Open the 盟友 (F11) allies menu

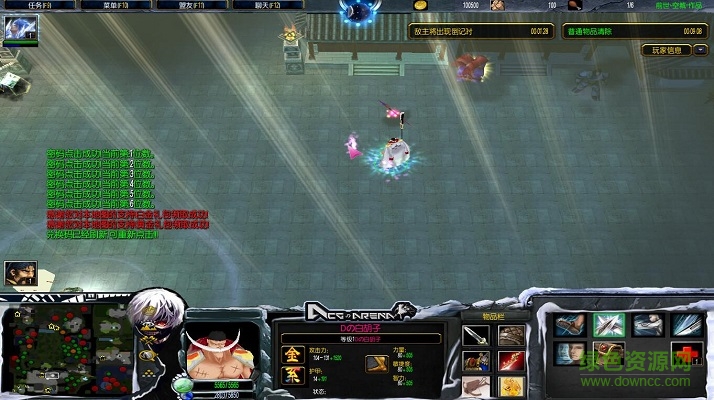[199, 6]
